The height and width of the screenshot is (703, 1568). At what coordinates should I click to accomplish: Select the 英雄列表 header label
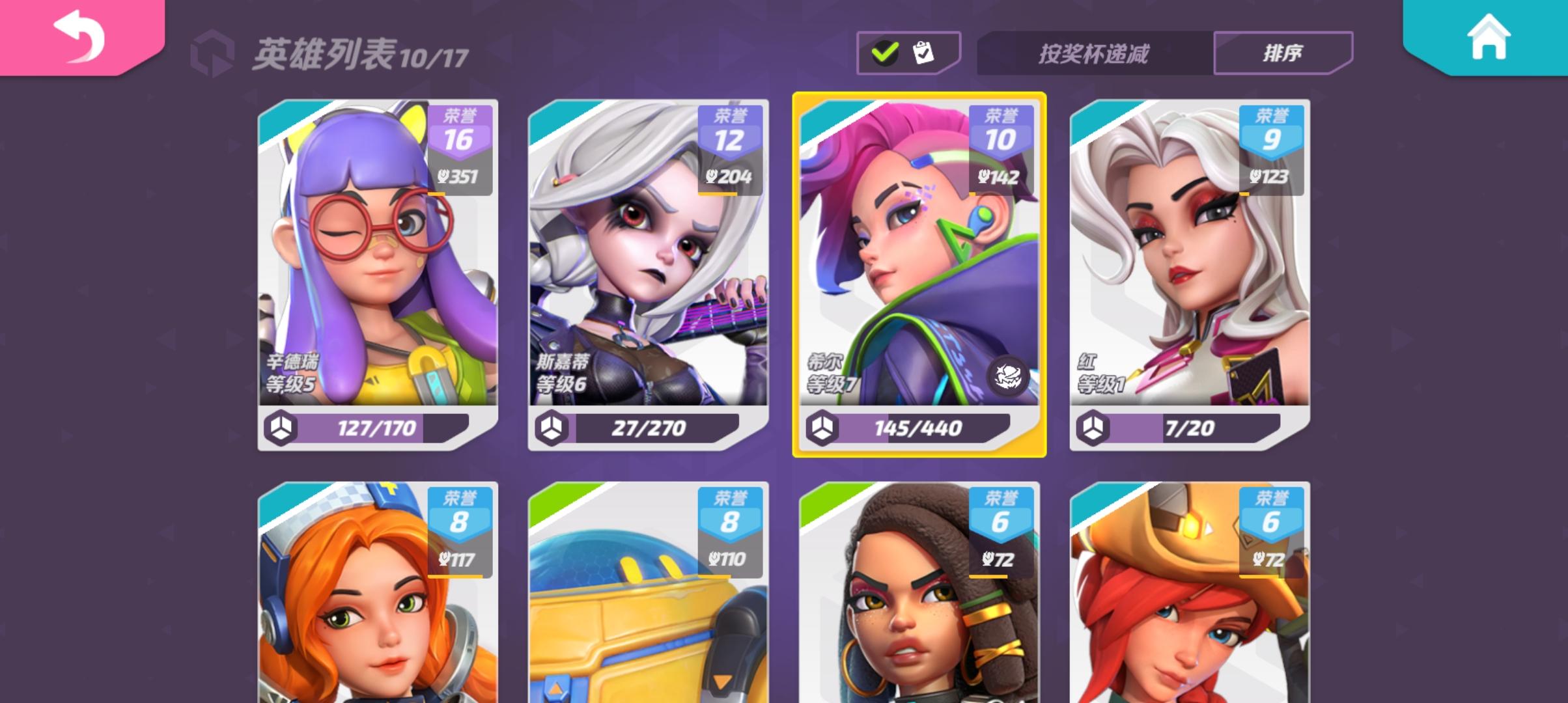[x=324, y=55]
